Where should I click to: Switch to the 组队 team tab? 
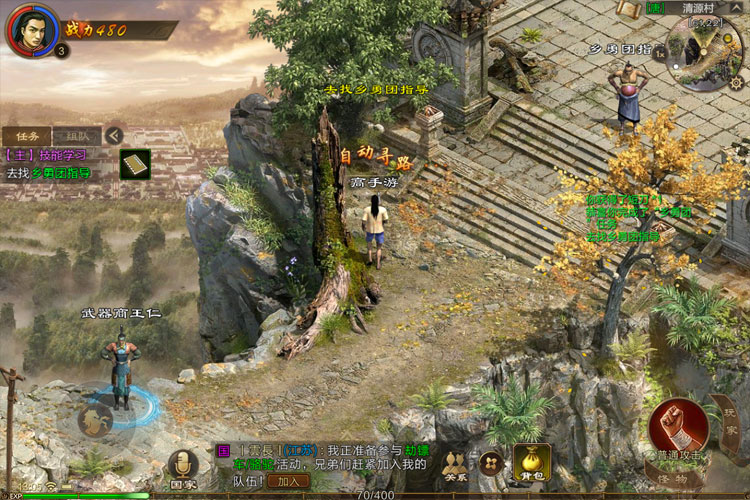coord(77,135)
